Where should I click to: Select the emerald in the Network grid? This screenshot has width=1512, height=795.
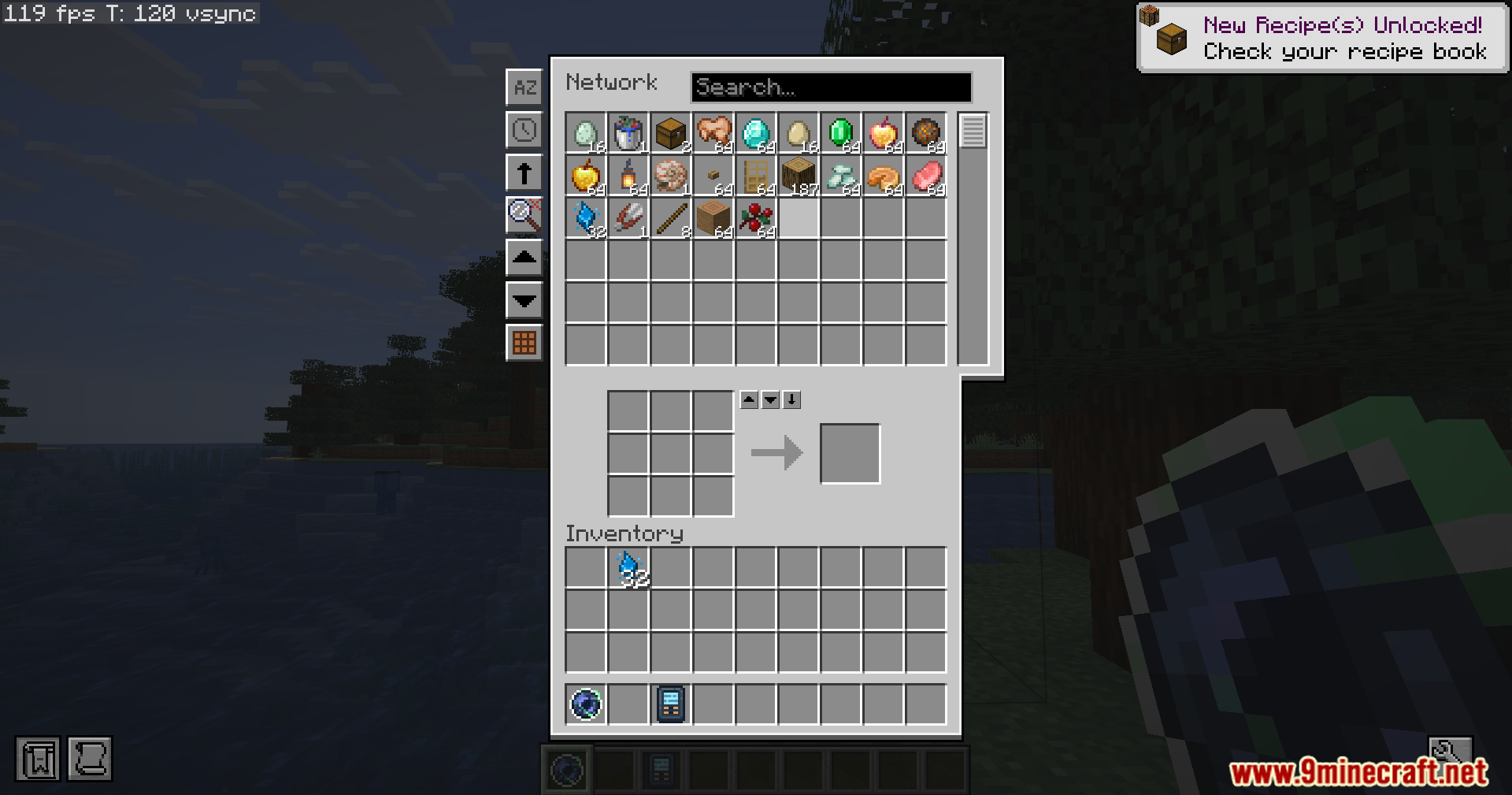coord(841,134)
